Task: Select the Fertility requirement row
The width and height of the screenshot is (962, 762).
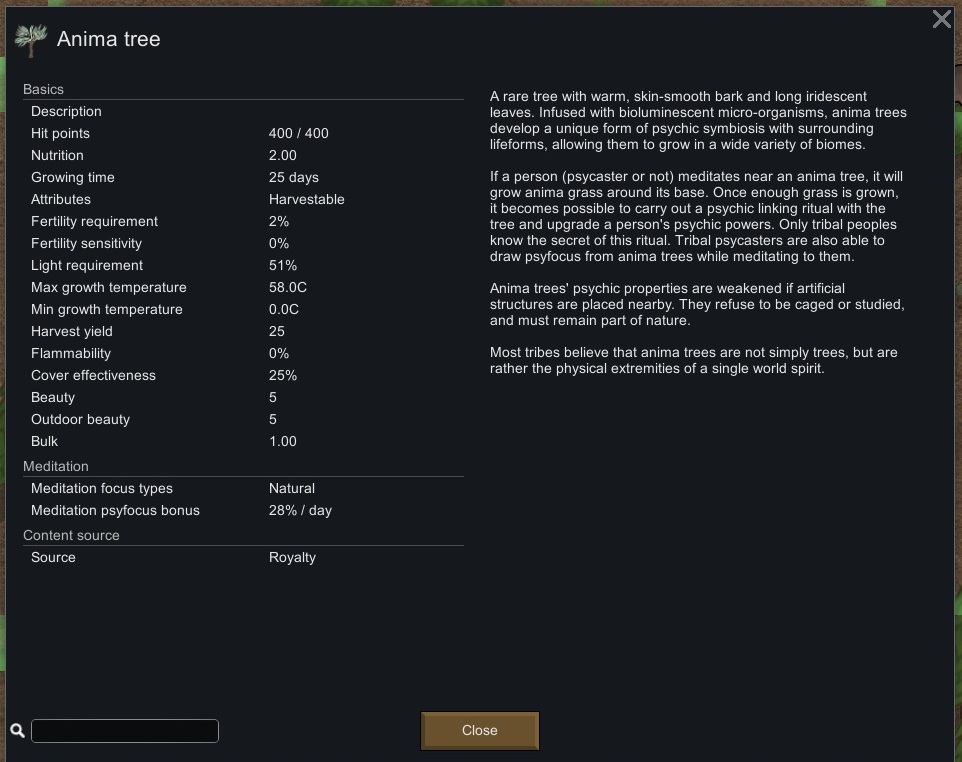Action: click(x=243, y=221)
